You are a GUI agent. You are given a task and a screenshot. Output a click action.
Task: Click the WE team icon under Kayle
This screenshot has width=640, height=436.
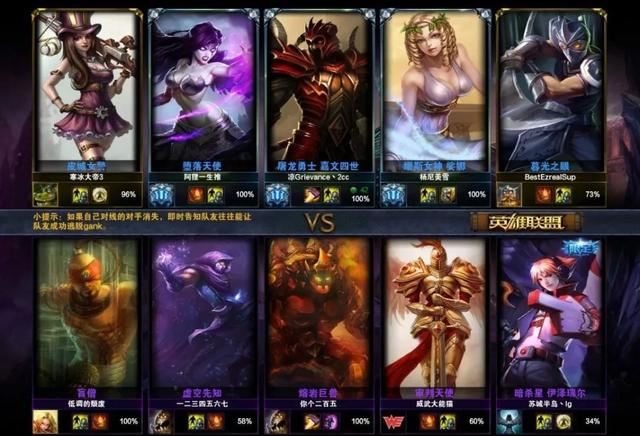click(392, 421)
